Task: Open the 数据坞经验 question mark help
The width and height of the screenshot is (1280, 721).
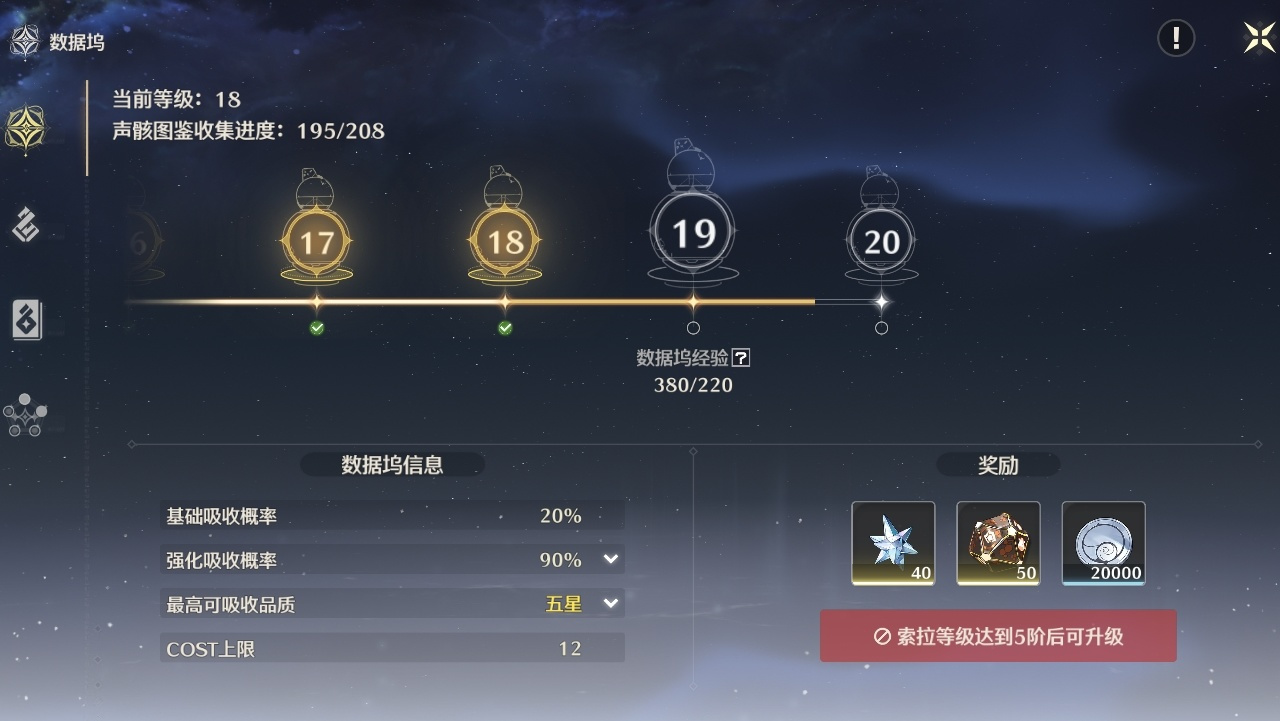Action: pos(741,357)
